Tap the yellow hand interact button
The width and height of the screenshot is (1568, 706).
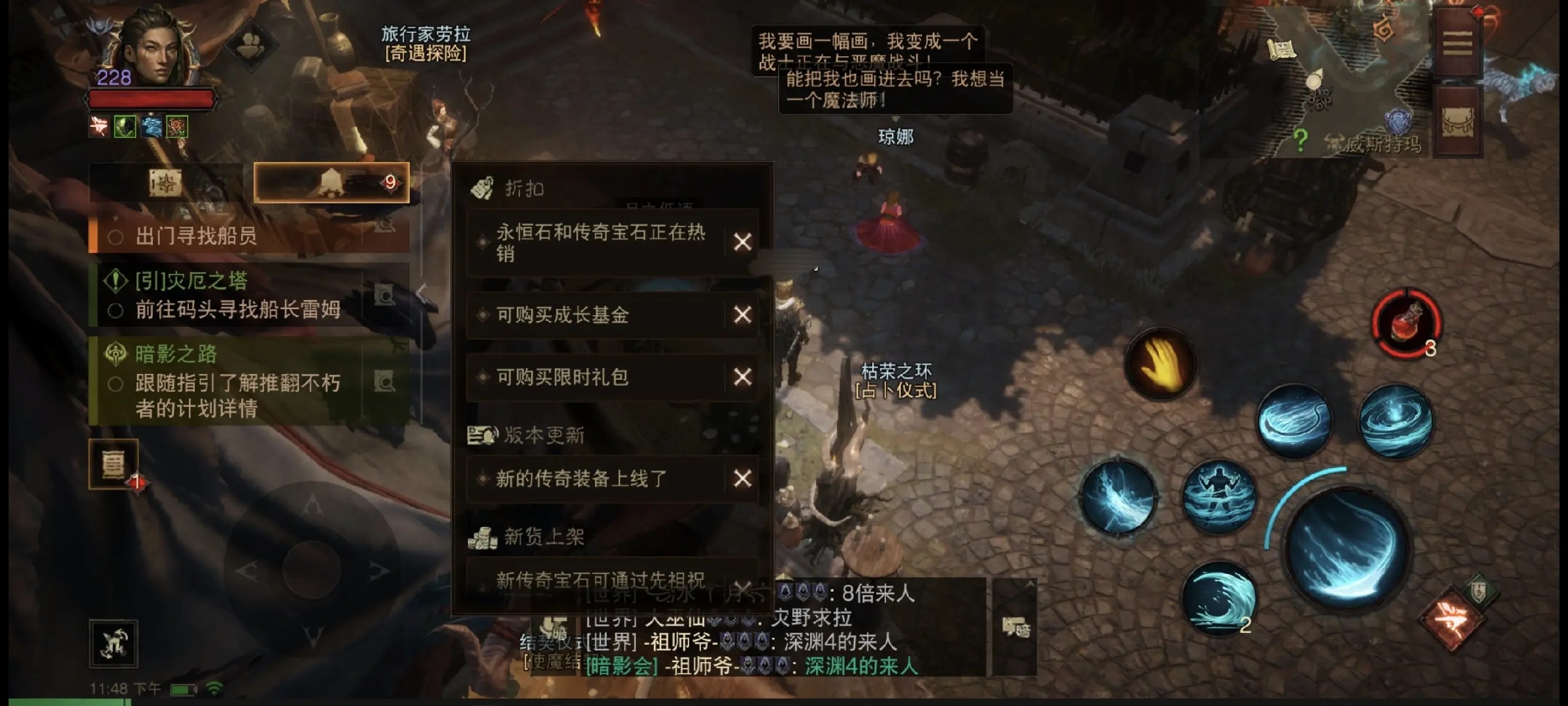point(1160,363)
